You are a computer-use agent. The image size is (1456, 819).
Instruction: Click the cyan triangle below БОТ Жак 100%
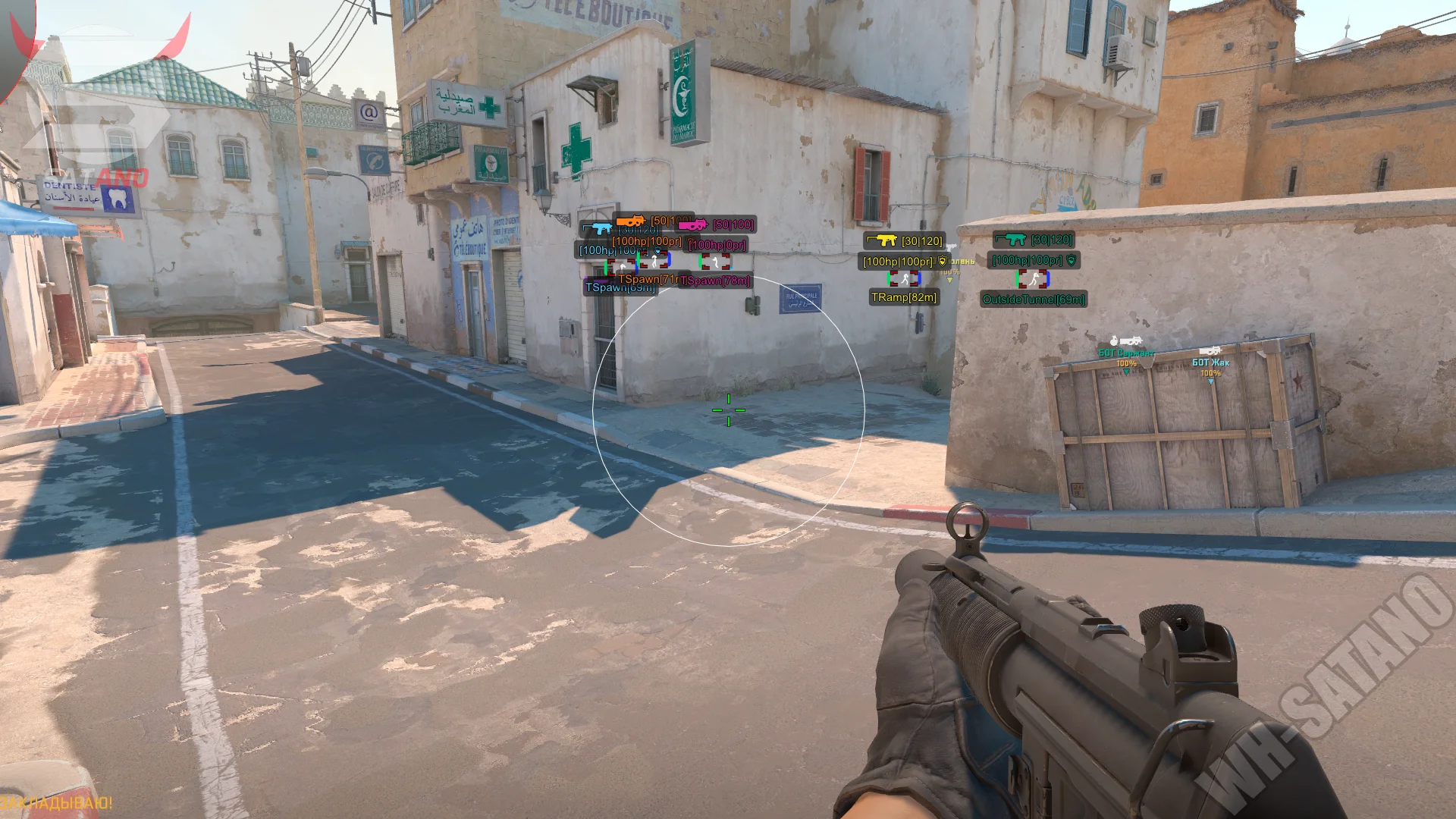pos(1210,381)
